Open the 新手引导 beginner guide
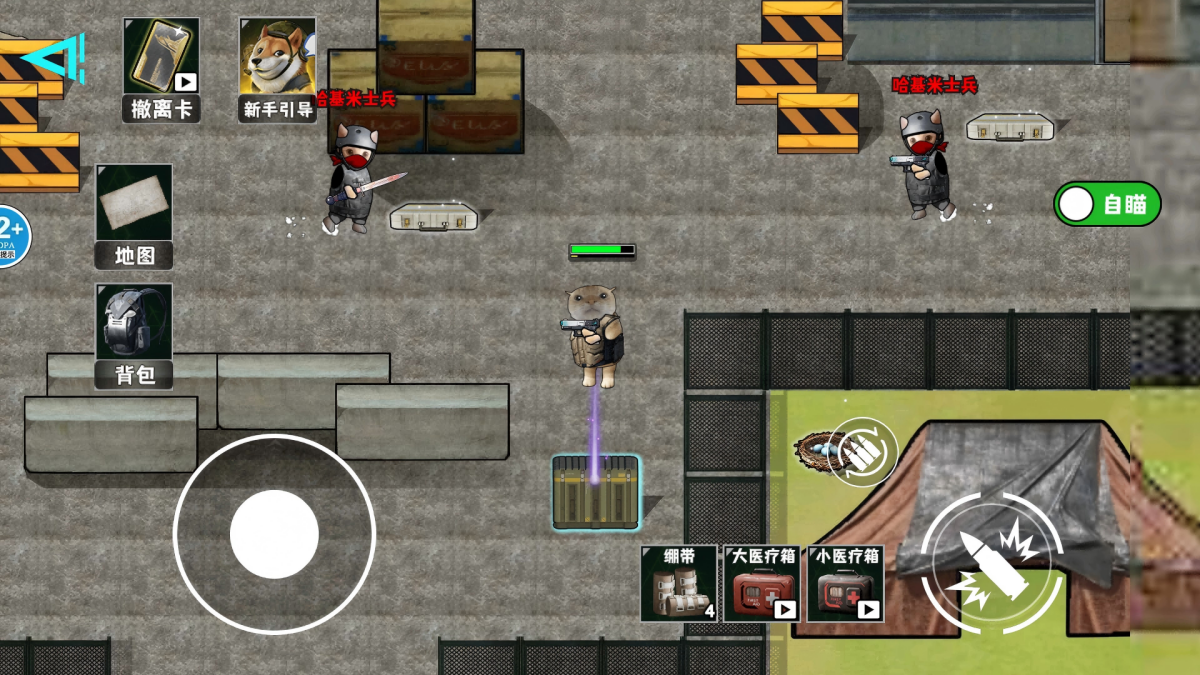 [x=277, y=68]
